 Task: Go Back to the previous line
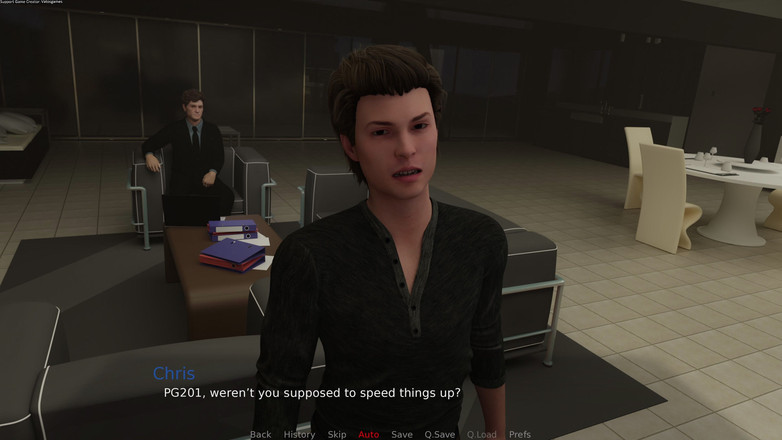[x=260, y=434]
